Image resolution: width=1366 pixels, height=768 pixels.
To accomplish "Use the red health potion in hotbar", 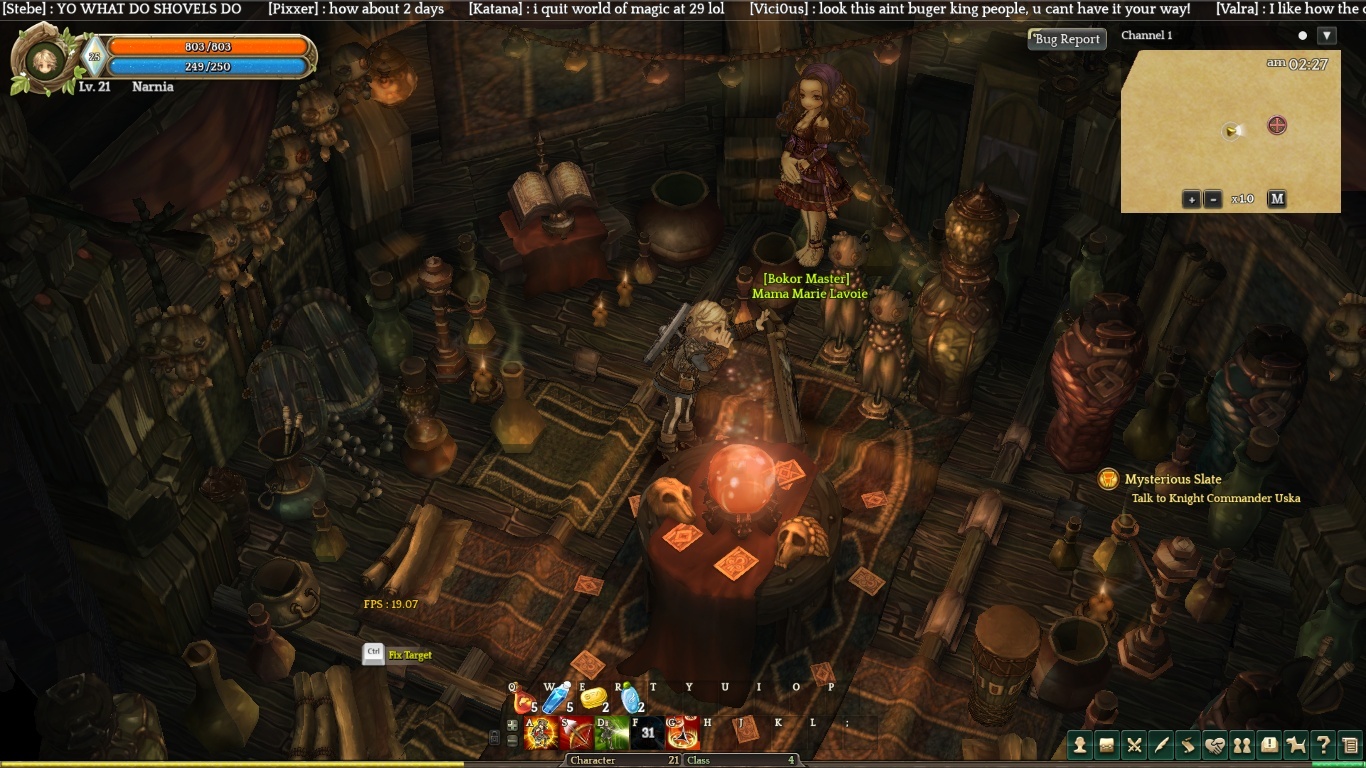I will point(522,700).
